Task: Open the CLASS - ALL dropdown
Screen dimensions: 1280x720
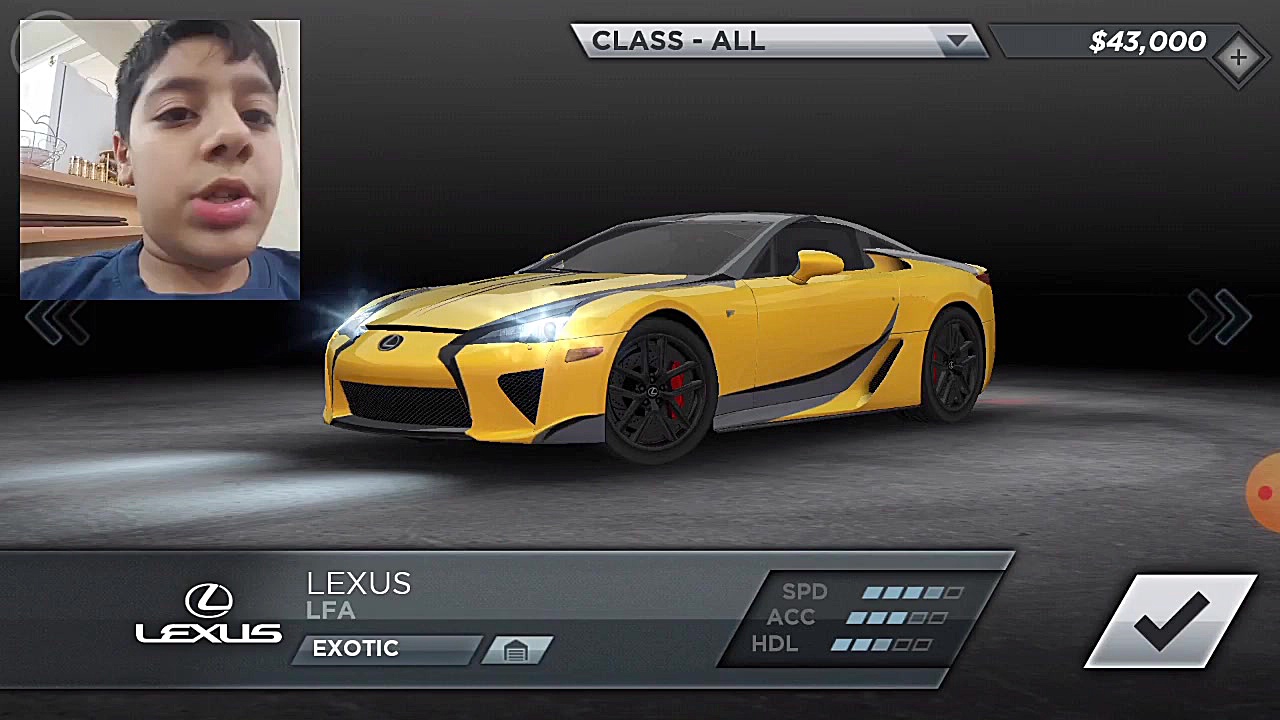Action: [778, 41]
